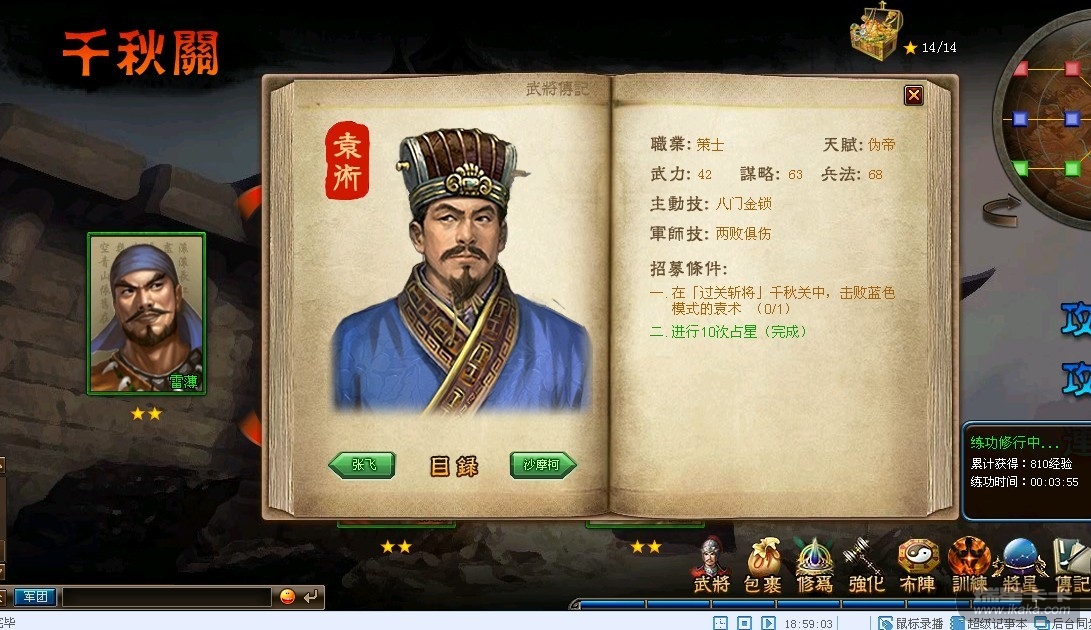Open the 訓練 training menu

click(x=968, y=566)
